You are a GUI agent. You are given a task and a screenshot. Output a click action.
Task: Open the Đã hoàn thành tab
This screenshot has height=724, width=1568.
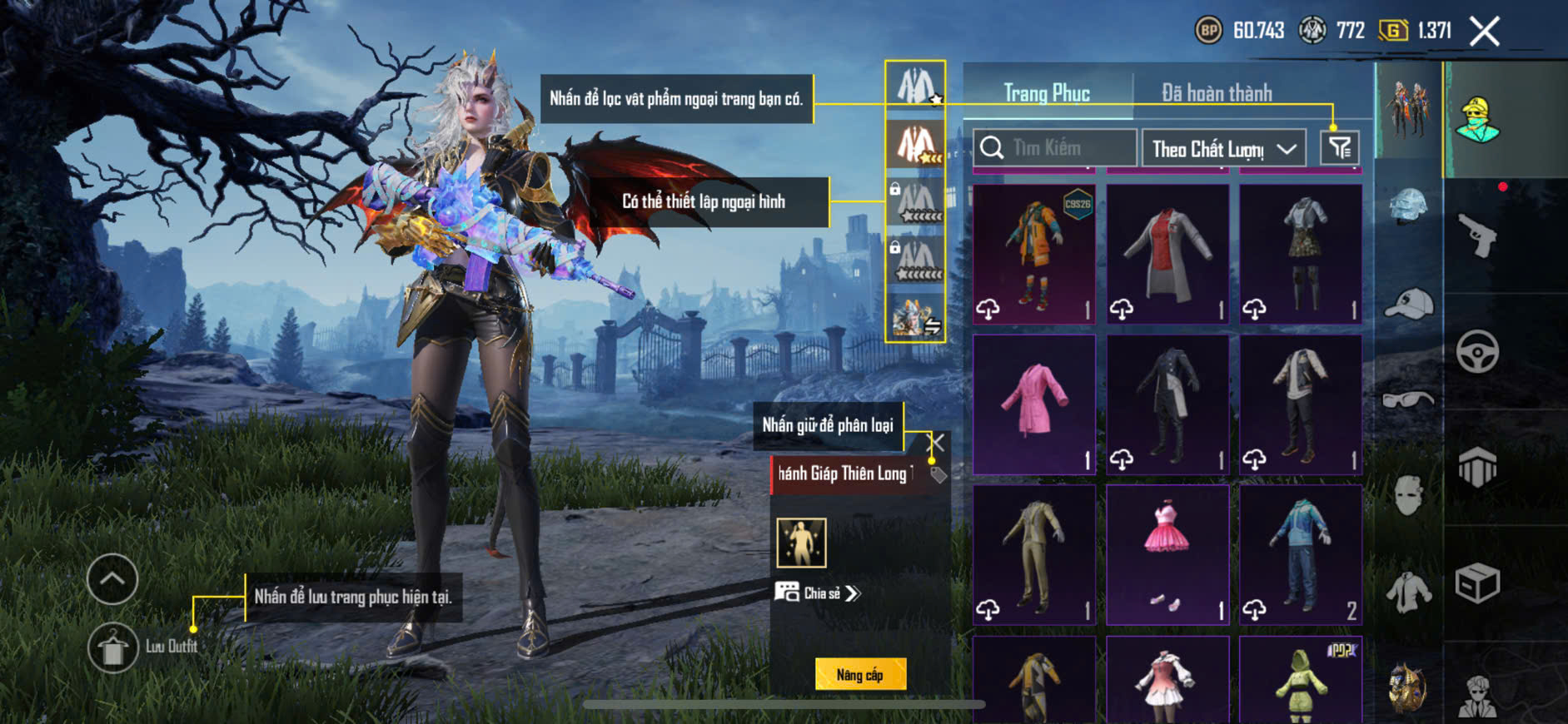[x=1217, y=93]
